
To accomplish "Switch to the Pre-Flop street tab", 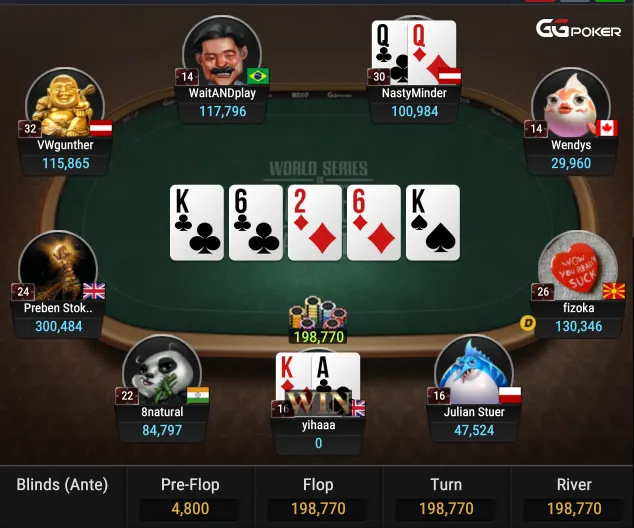I will [x=190, y=497].
